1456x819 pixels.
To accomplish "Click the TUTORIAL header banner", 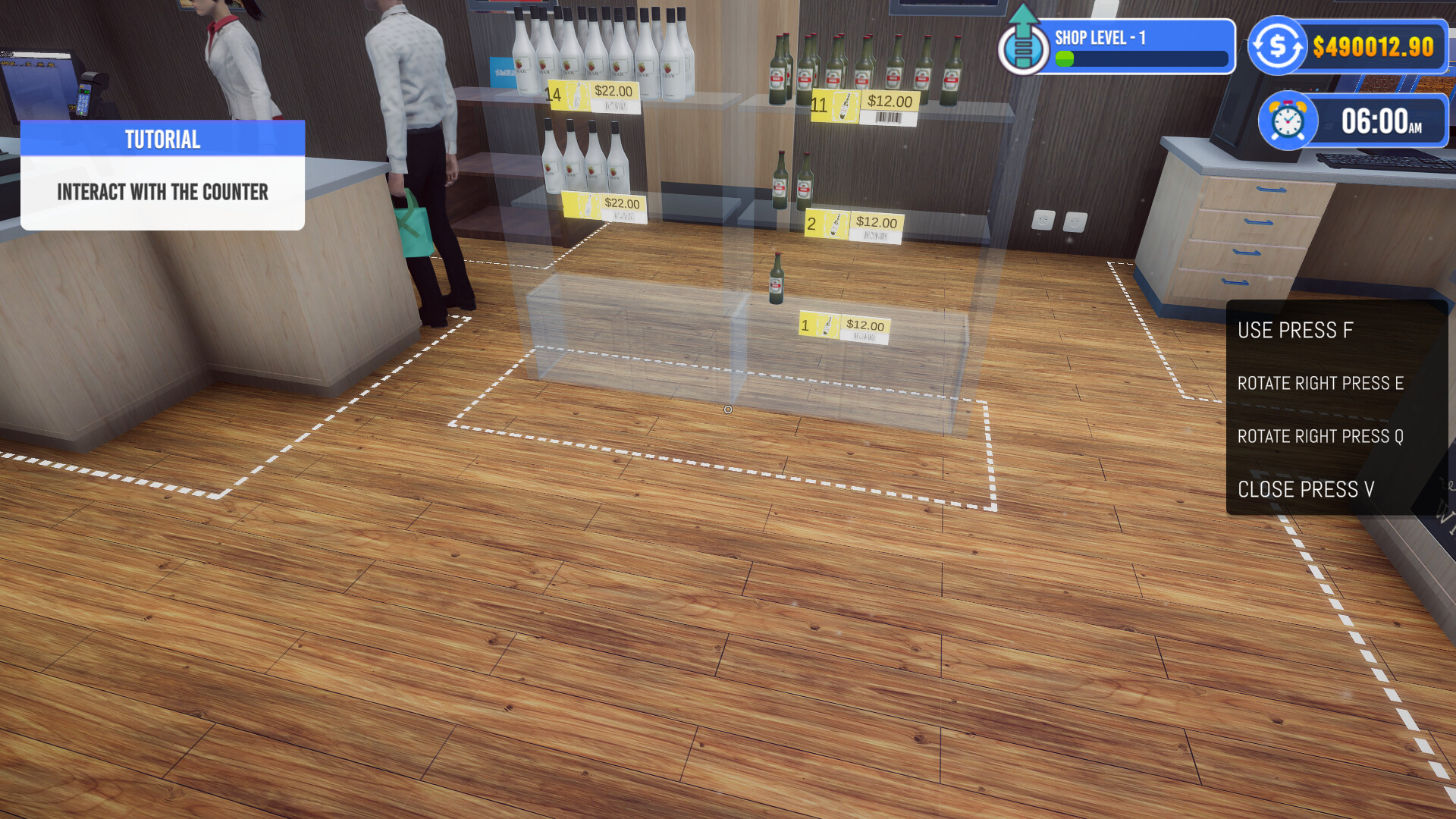I will pos(162,139).
